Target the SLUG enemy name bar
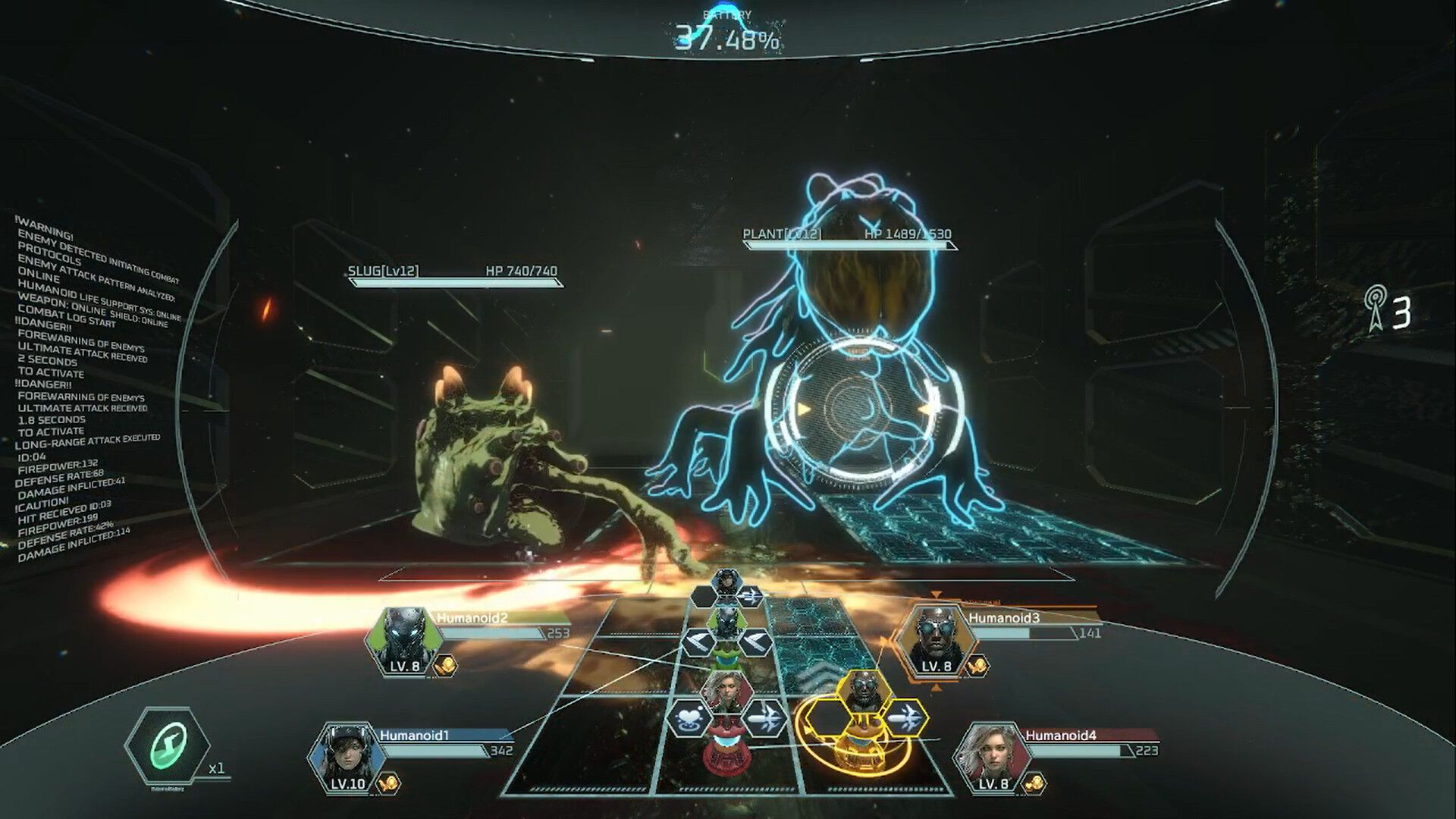This screenshot has height=819, width=1456. (455, 272)
